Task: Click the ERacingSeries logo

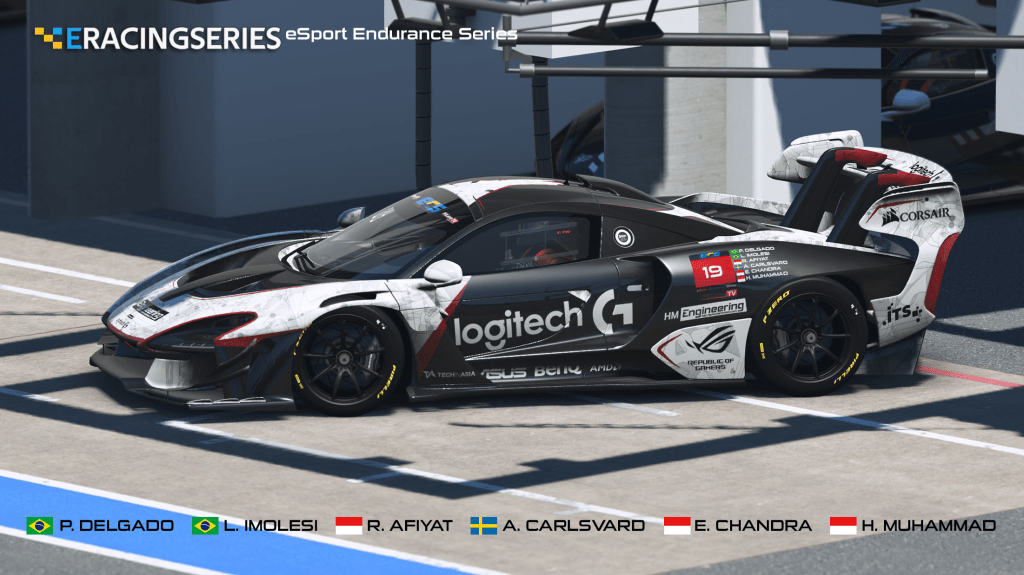Action: click(x=158, y=38)
